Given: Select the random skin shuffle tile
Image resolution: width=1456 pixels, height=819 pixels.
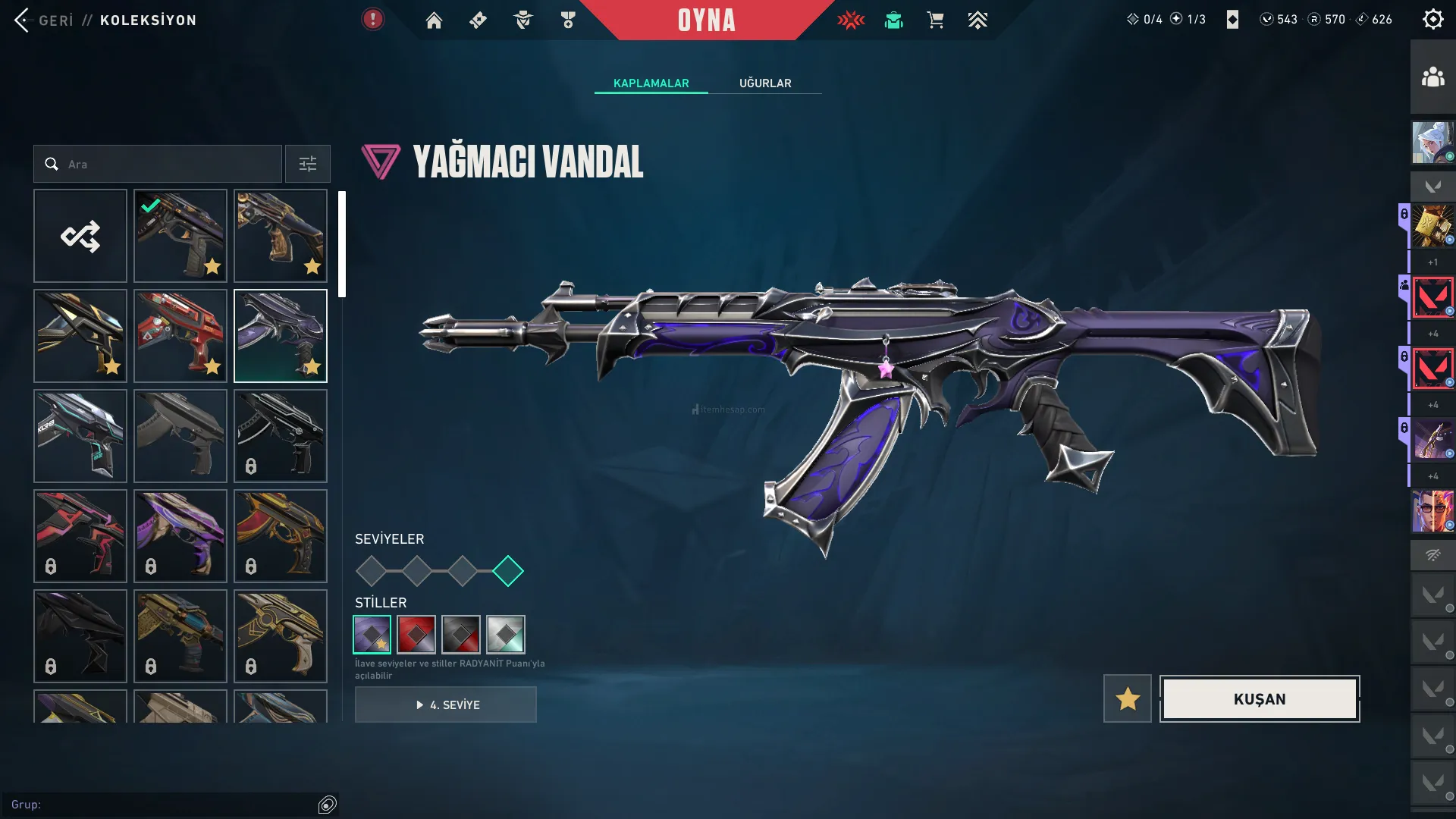Looking at the screenshot, I should (80, 236).
